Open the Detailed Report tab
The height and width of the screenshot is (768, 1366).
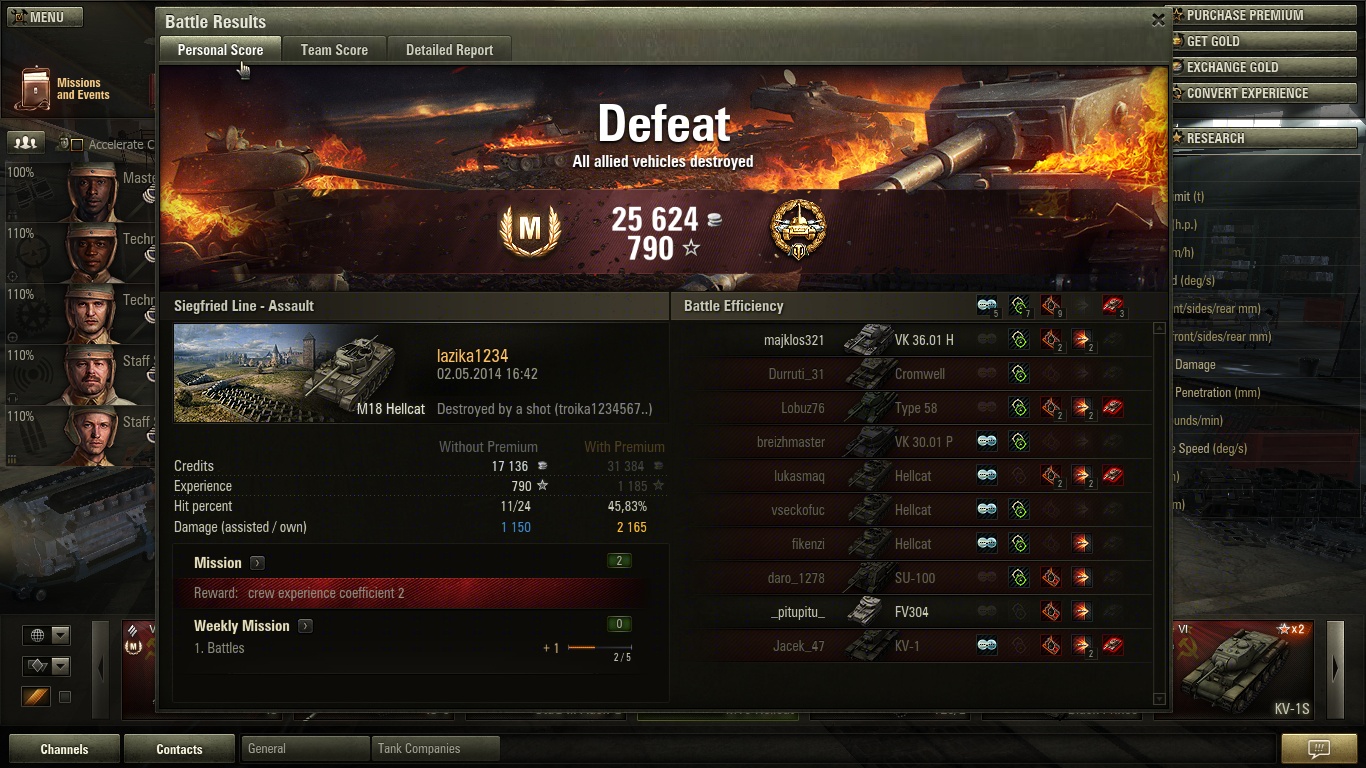coord(449,50)
